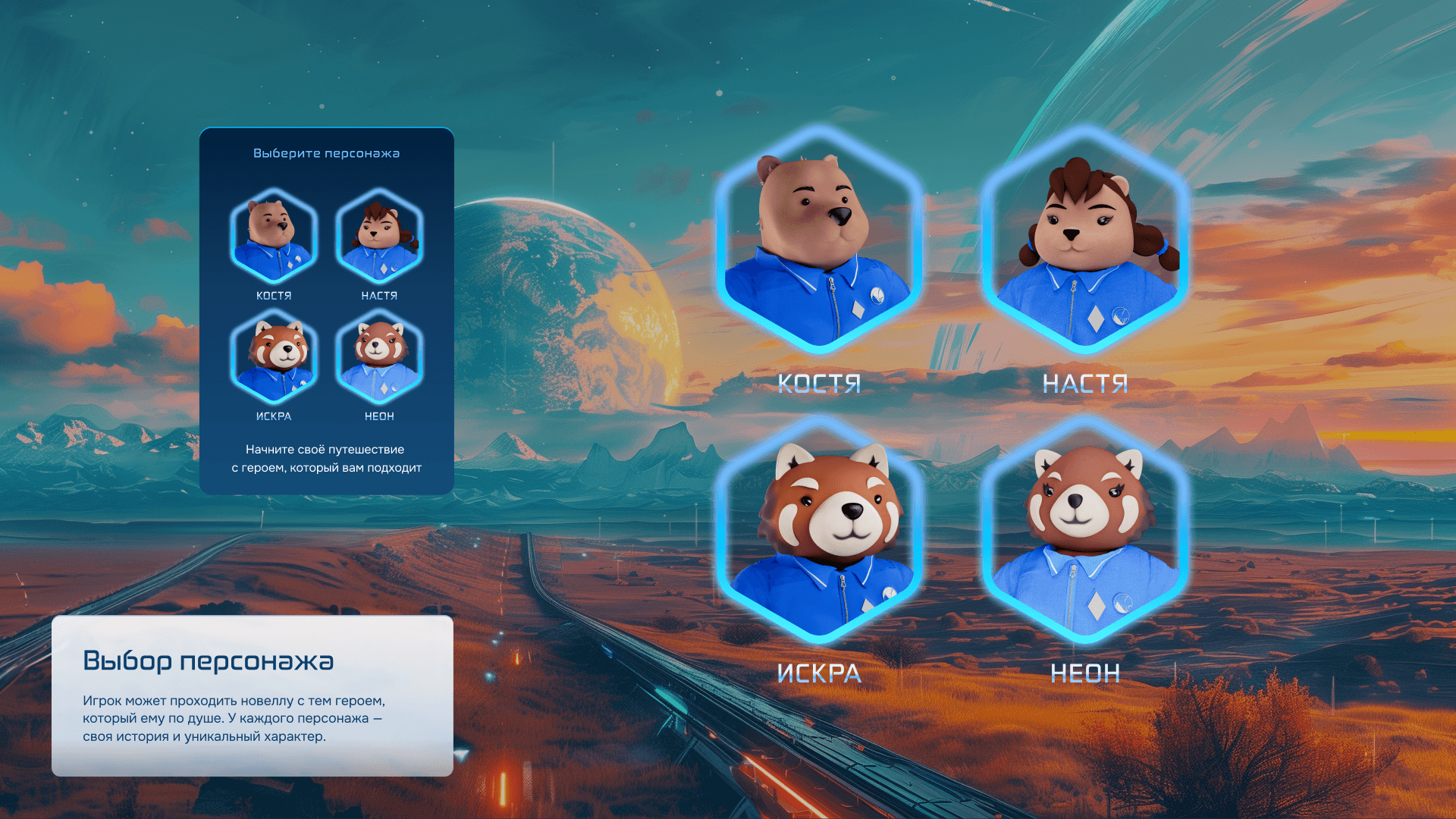
Task: Choose Настя in the small character panel
Action: [379, 237]
